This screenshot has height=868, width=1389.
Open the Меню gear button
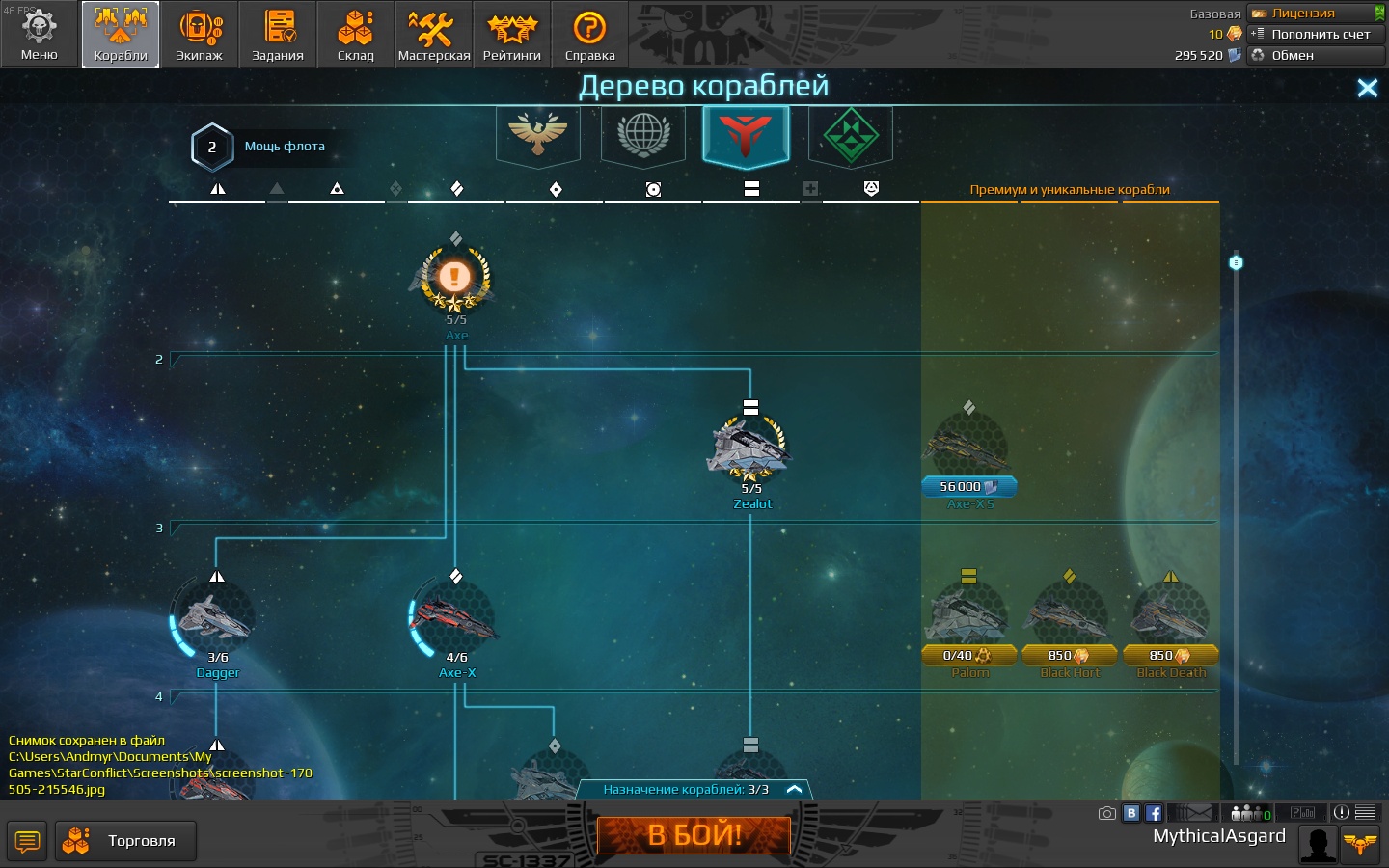click(40, 34)
